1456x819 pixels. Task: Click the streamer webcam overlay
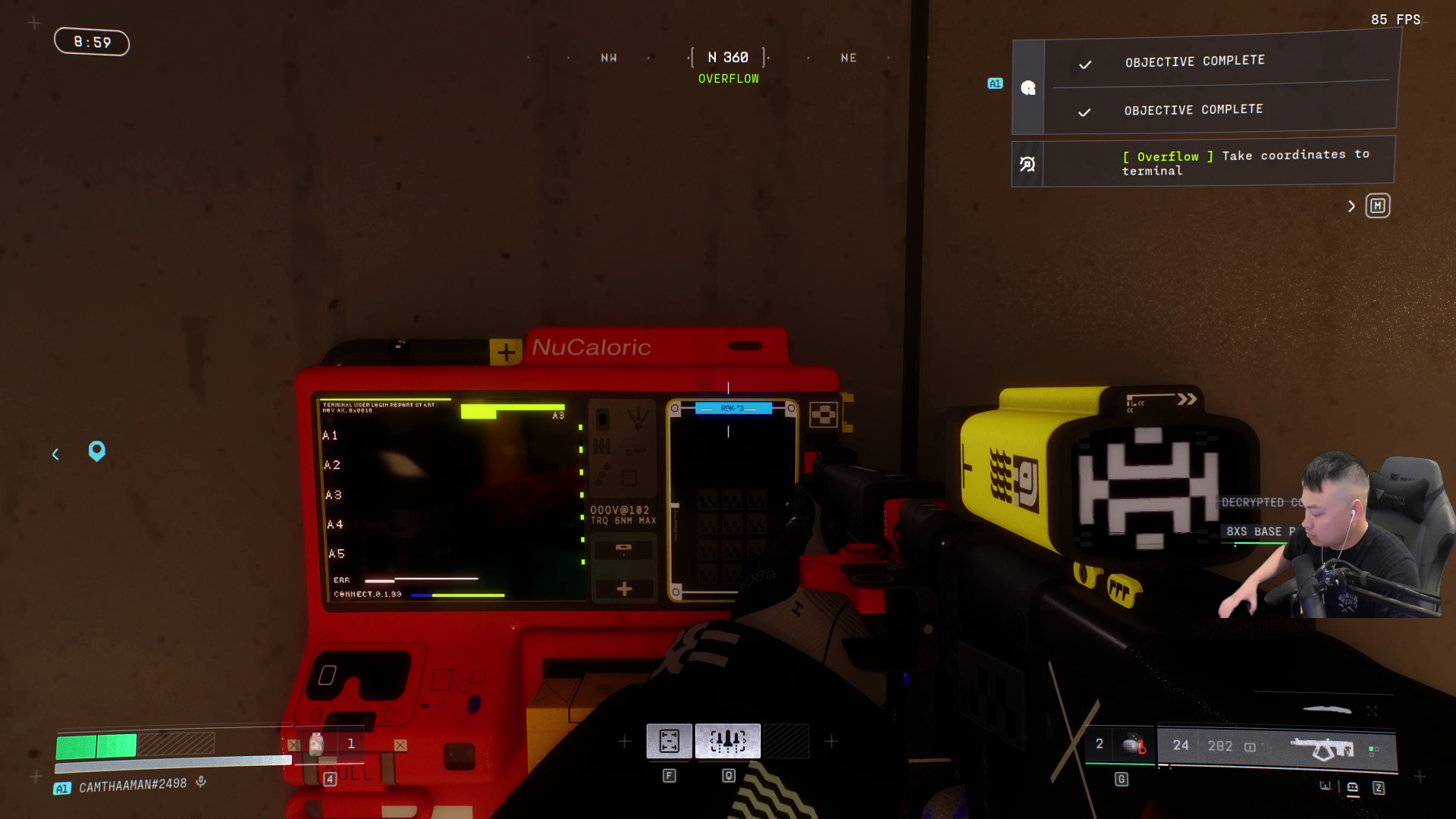pyautogui.click(x=1335, y=535)
